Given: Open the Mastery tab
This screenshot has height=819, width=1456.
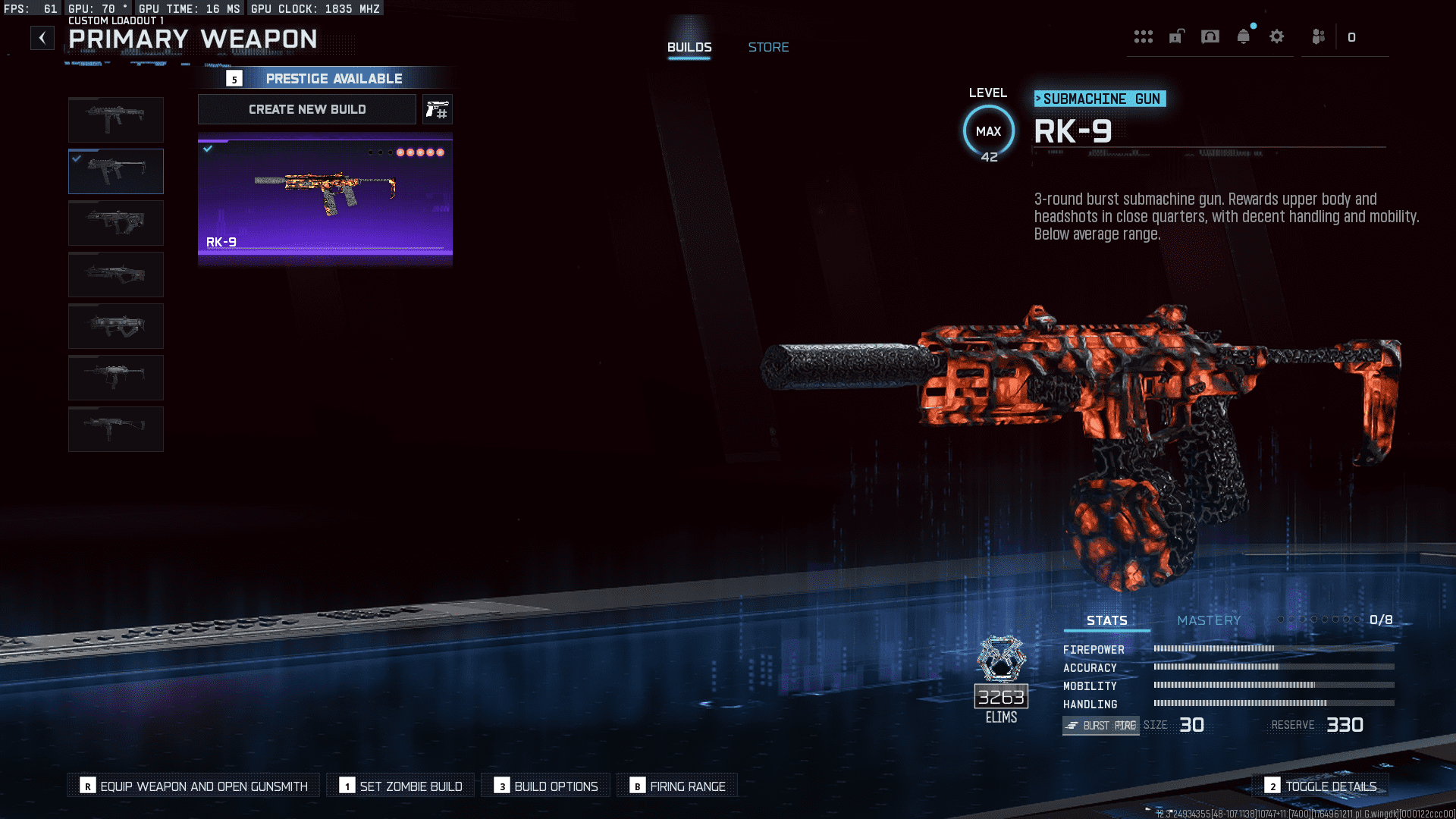Looking at the screenshot, I should [x=1209, y=620].
